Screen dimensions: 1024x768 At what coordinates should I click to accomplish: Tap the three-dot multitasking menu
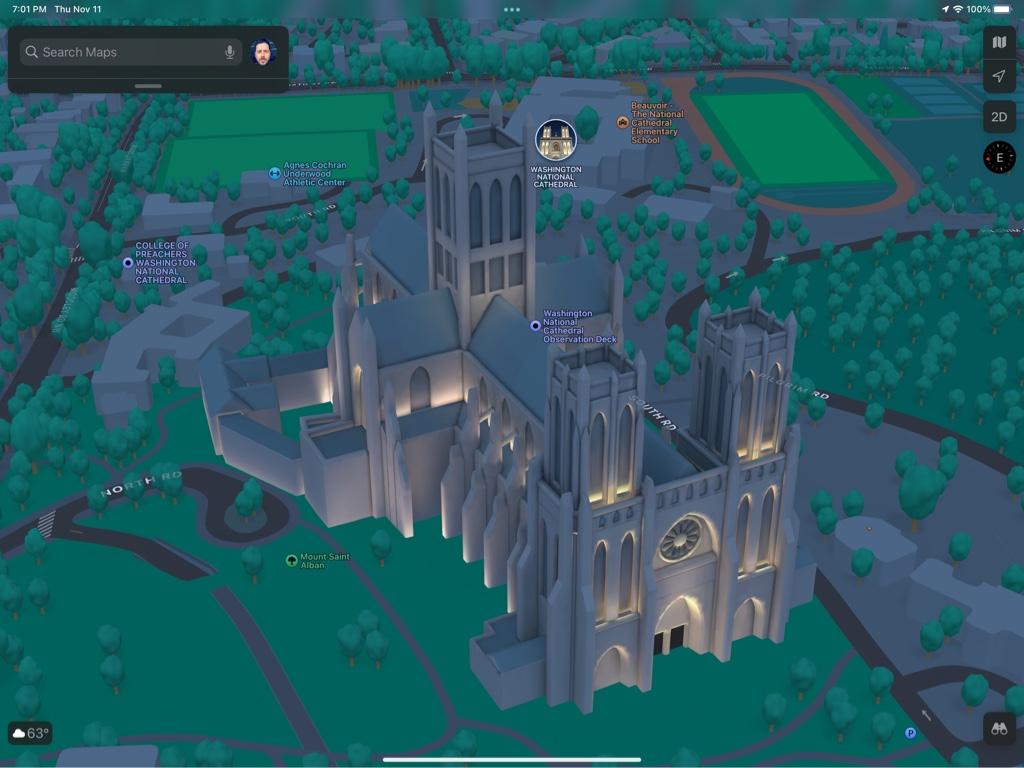(512, 9)
